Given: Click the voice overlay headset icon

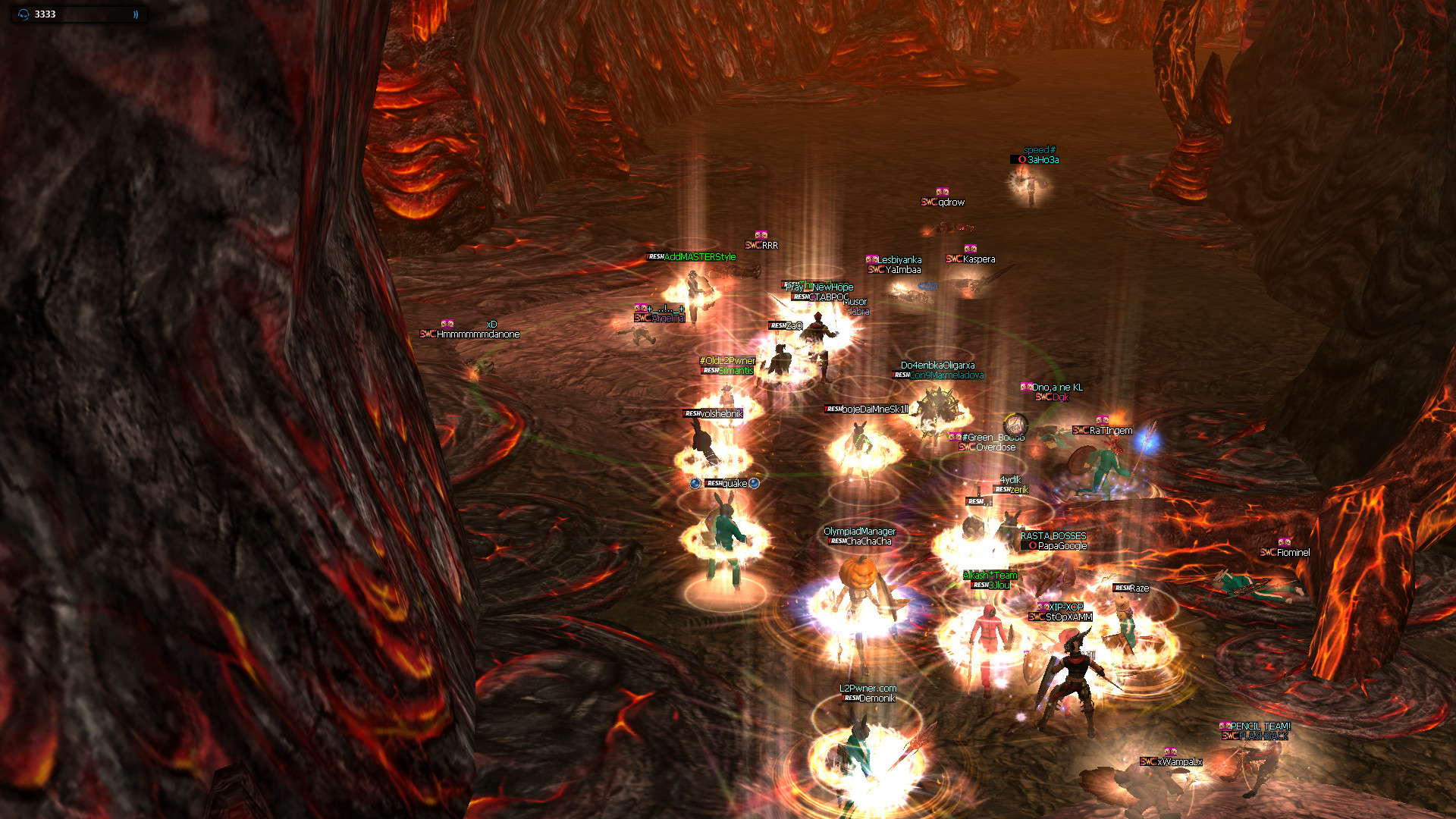Looking at the screenshot, I should coord(24,14).
